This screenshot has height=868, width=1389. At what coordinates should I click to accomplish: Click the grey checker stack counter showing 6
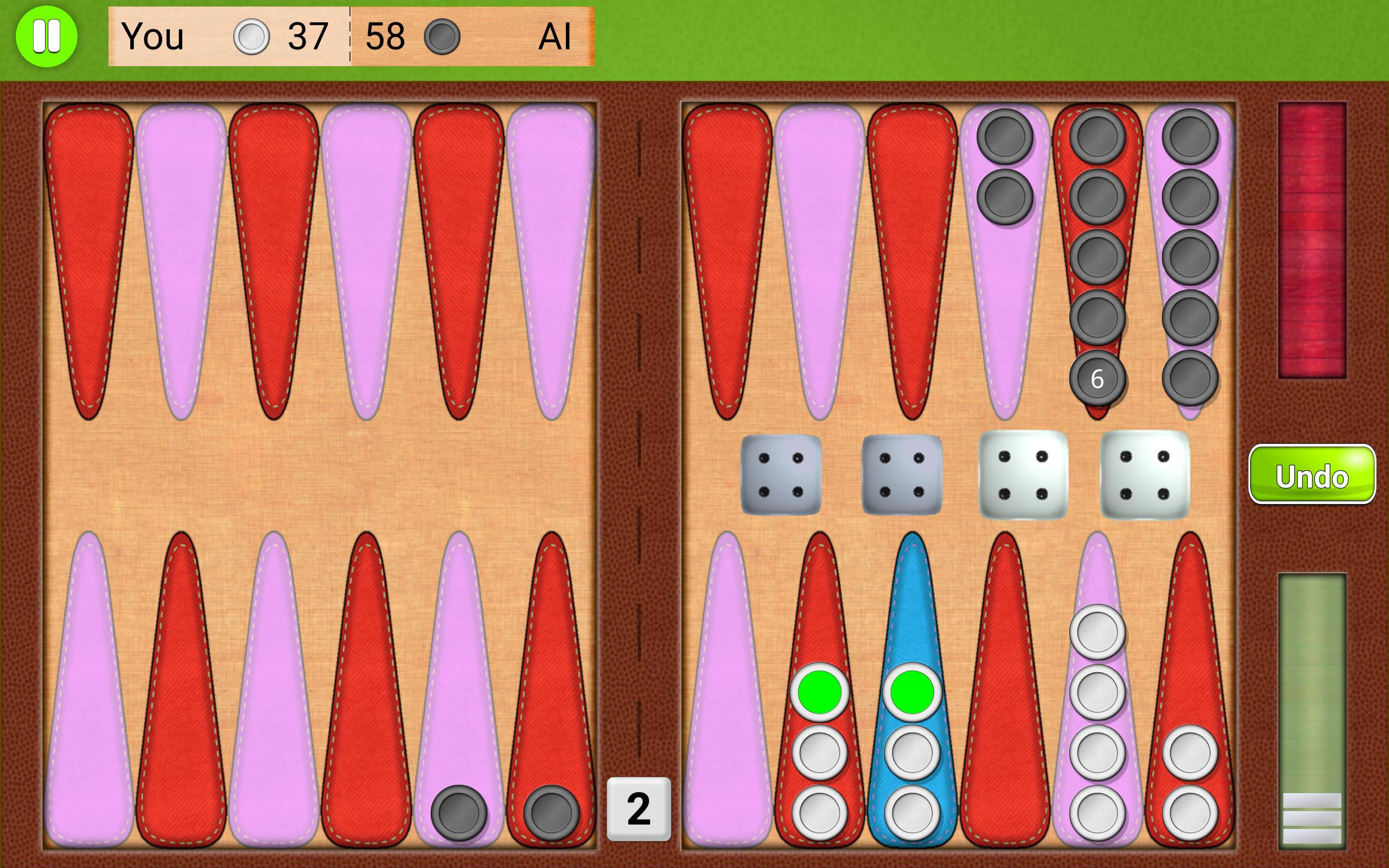[x=1098, y=378]
